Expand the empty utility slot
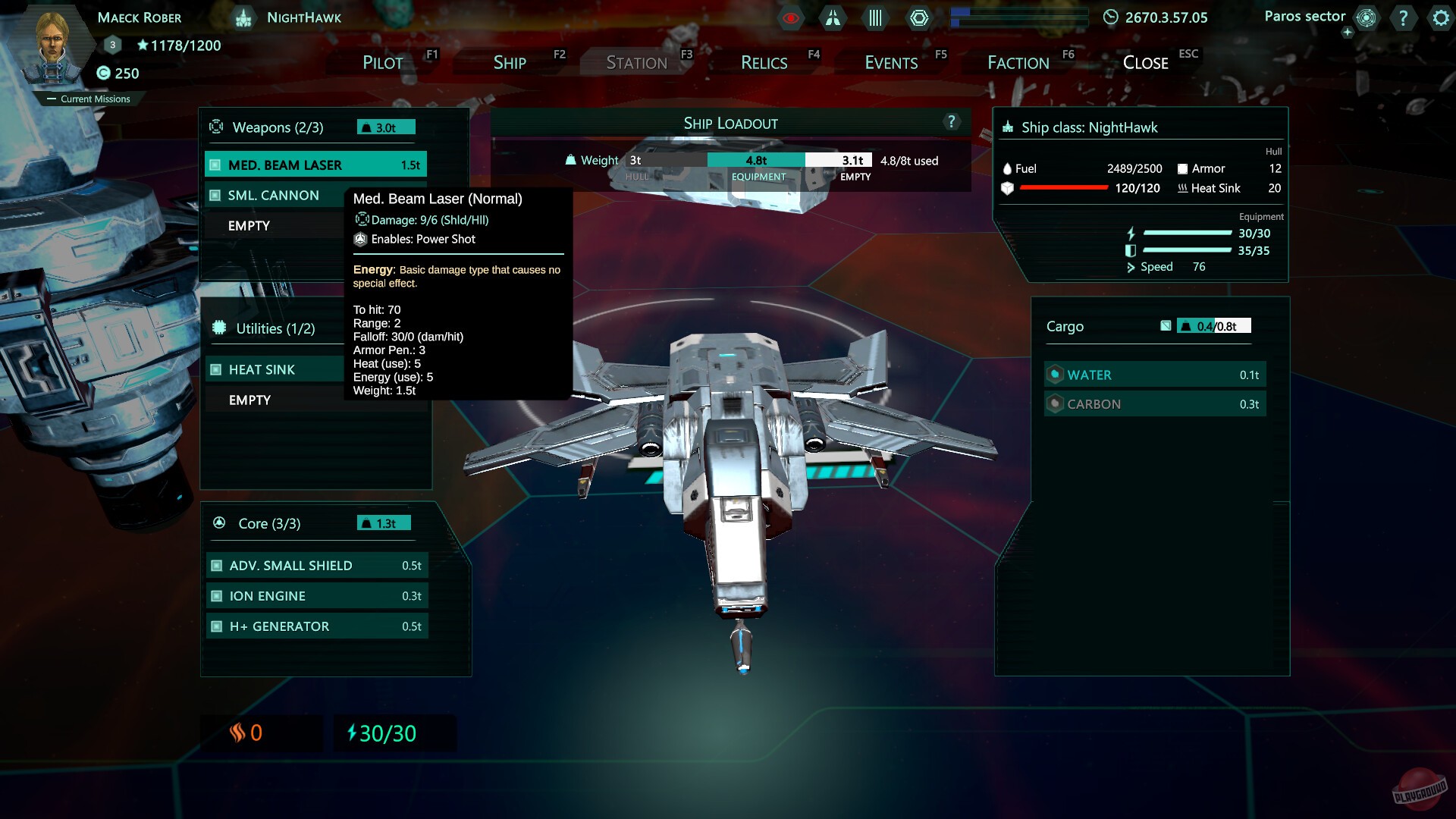Viewport: 1456px width, 819px height. 250,400
